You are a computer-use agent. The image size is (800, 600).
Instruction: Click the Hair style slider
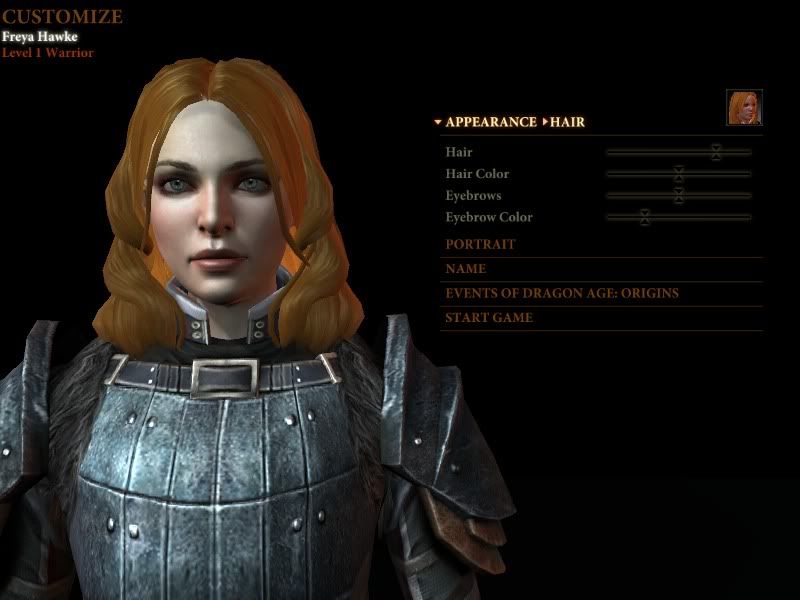point(716,152)
